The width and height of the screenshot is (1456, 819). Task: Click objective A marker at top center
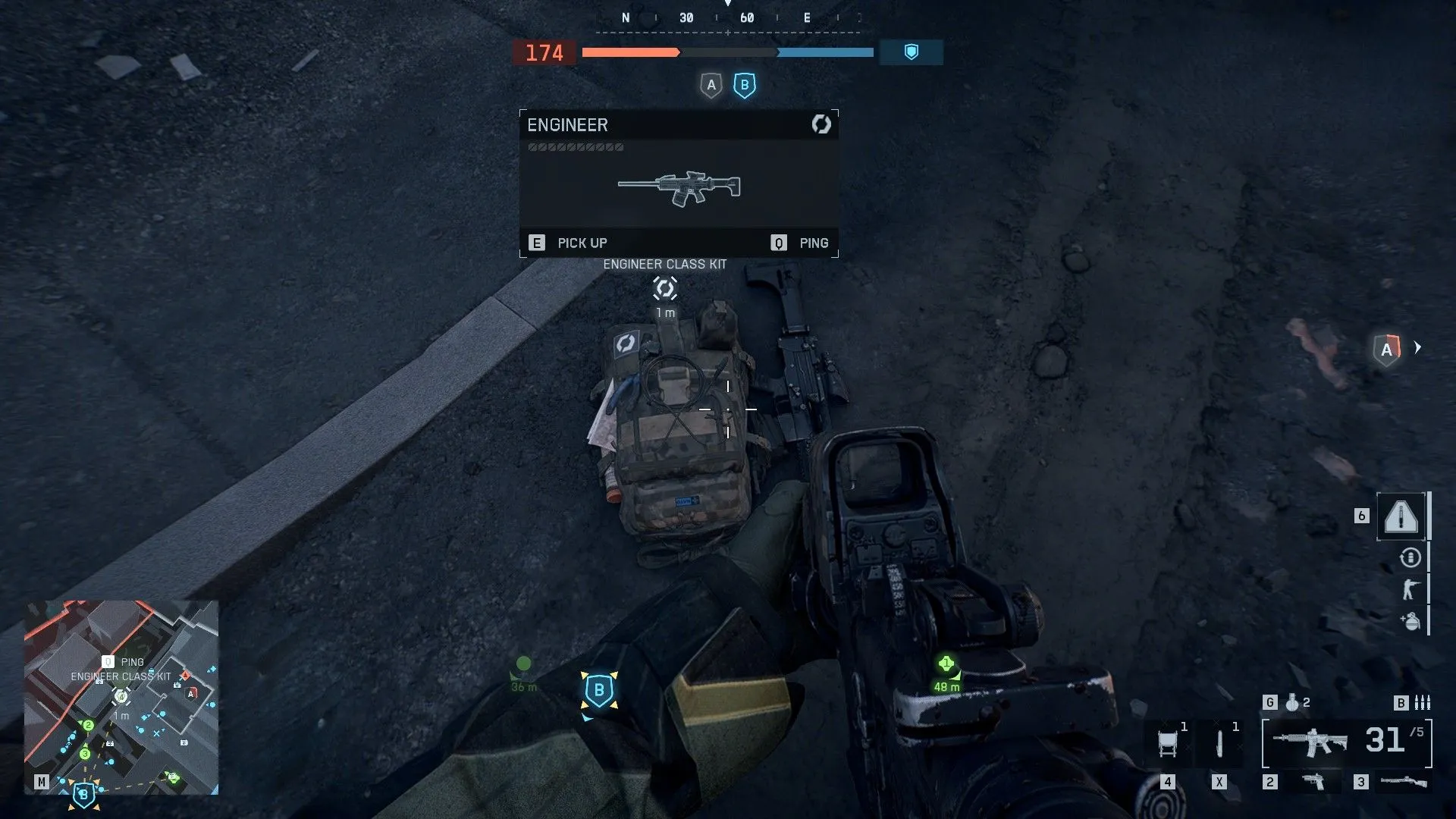pos(711,86)
